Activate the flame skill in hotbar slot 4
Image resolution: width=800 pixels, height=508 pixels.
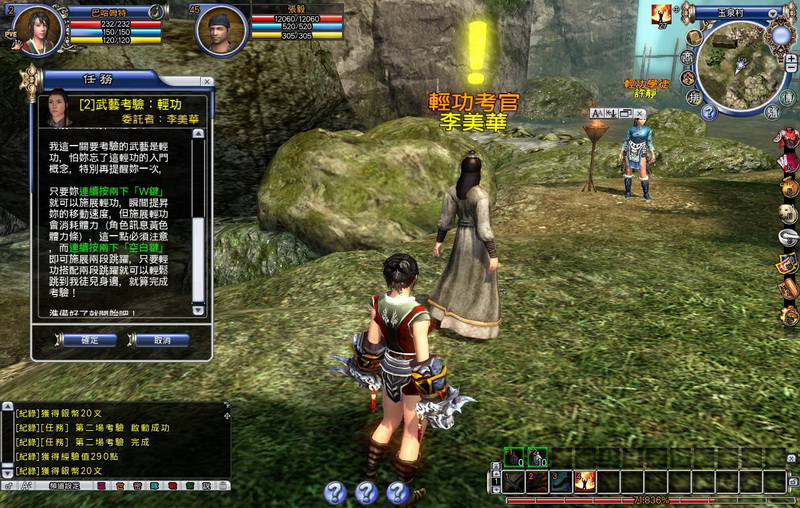pyautogui.click(x=584, y=481)
